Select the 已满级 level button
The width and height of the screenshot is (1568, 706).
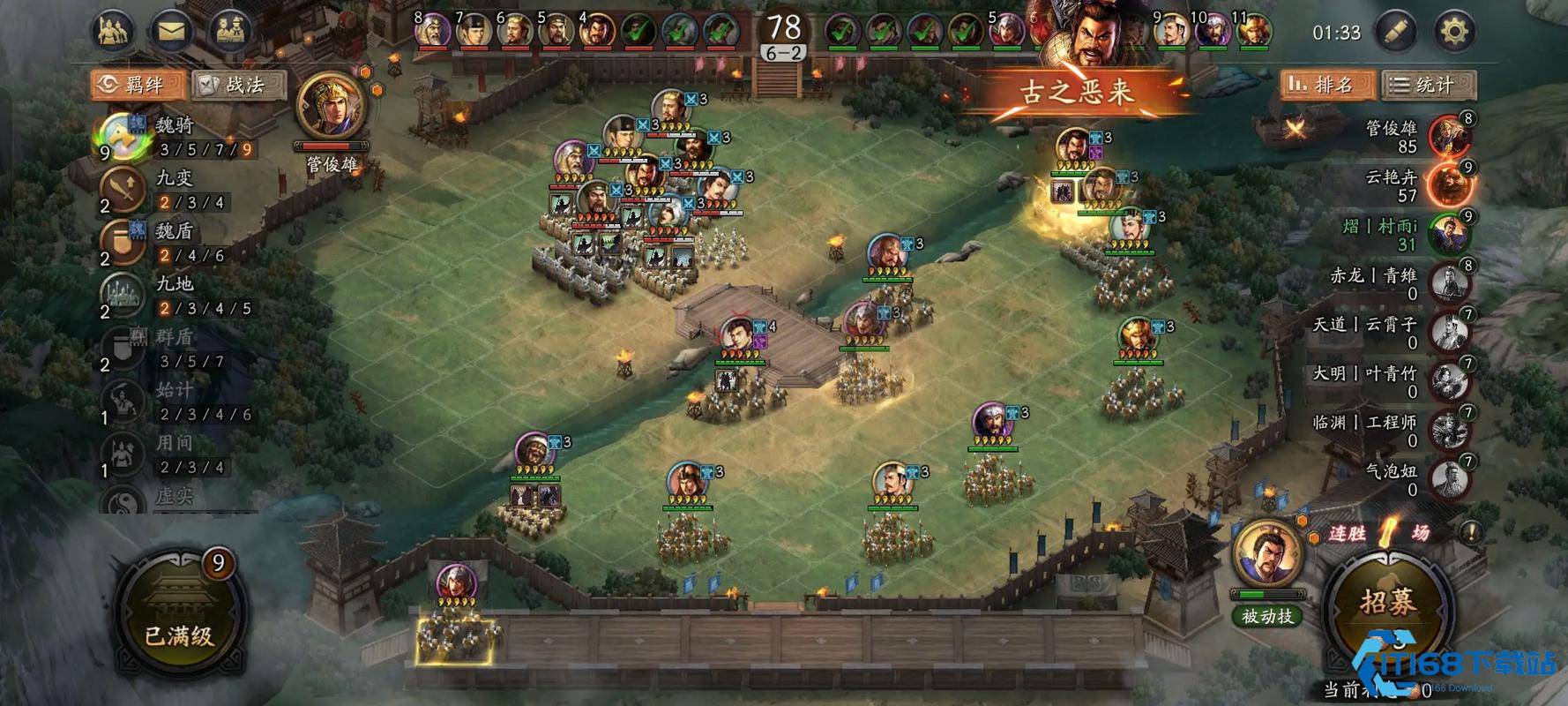click(x=179, y=609)
